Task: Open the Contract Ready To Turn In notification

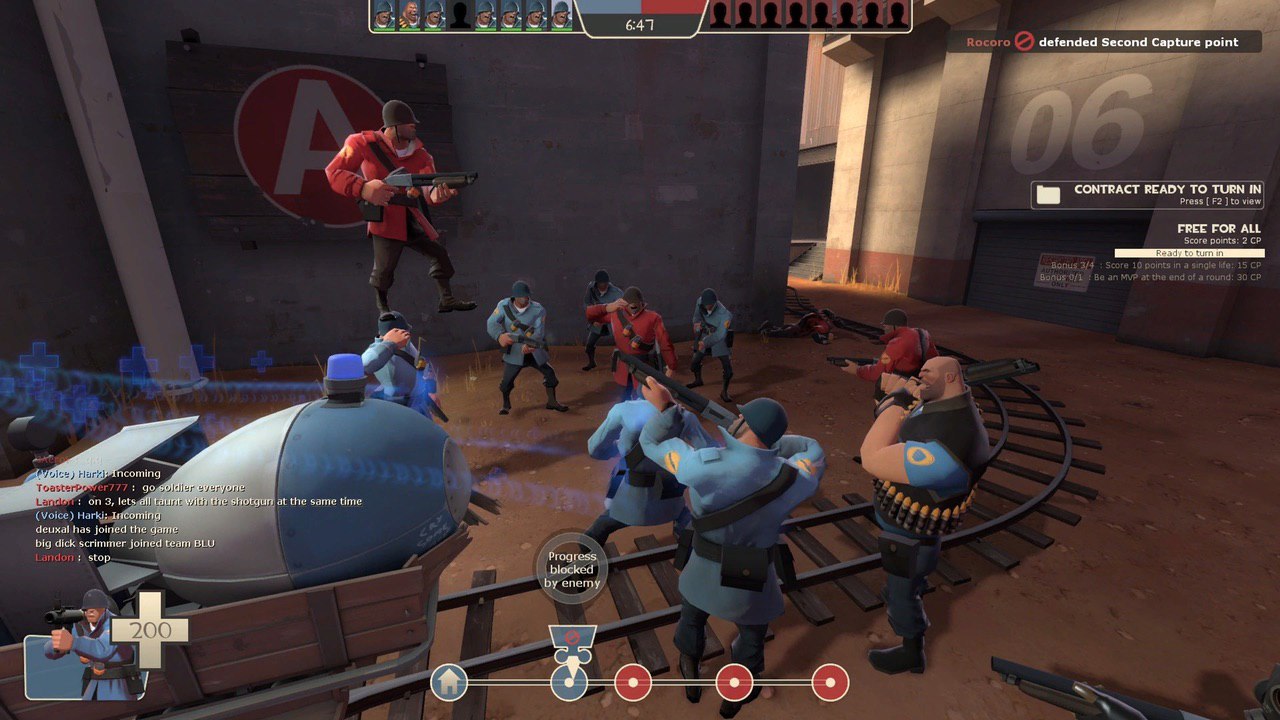Action: (x=1147, y=194)
